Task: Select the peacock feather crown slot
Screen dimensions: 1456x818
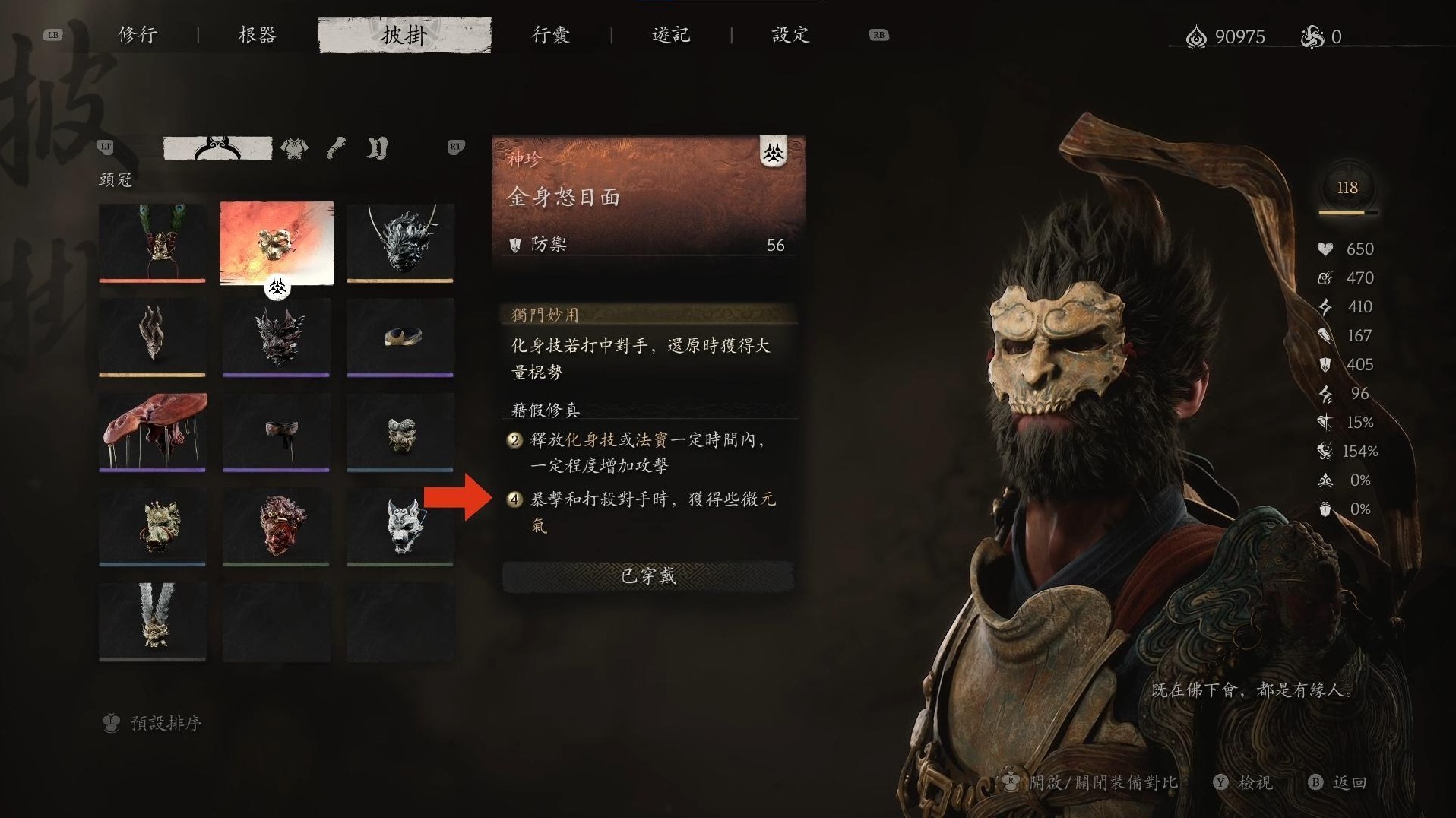Action: pyautogui.click(x=152, y=242)
